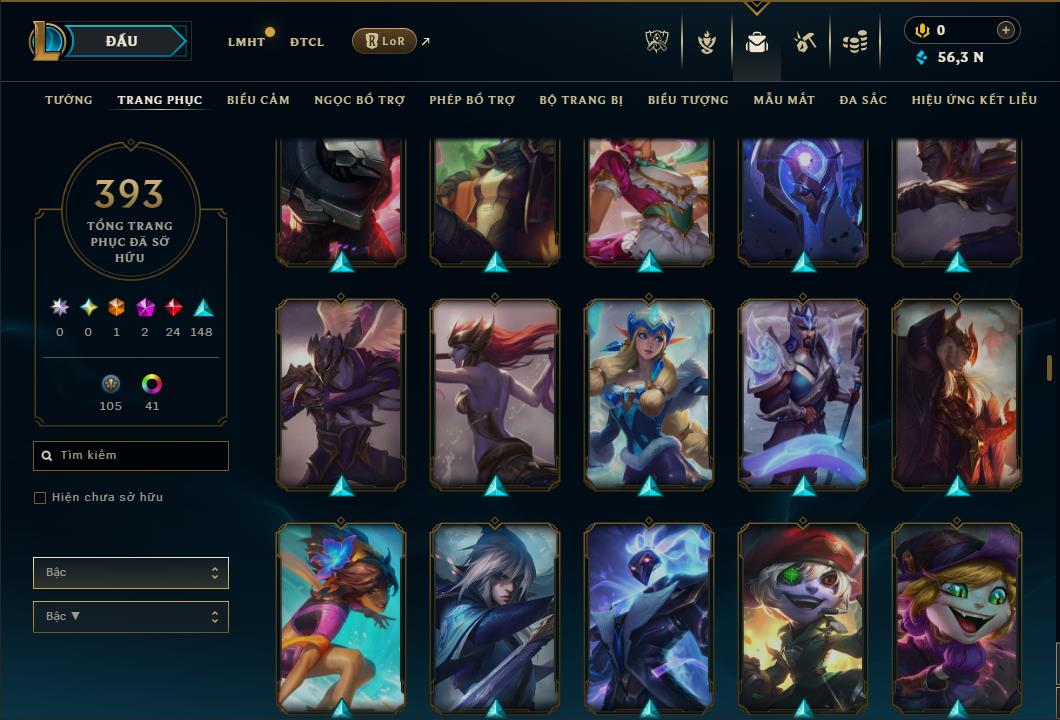Click the Tìm kiếm search field
The width and height of the screenshot is (1060, 720).
[131, 456]
